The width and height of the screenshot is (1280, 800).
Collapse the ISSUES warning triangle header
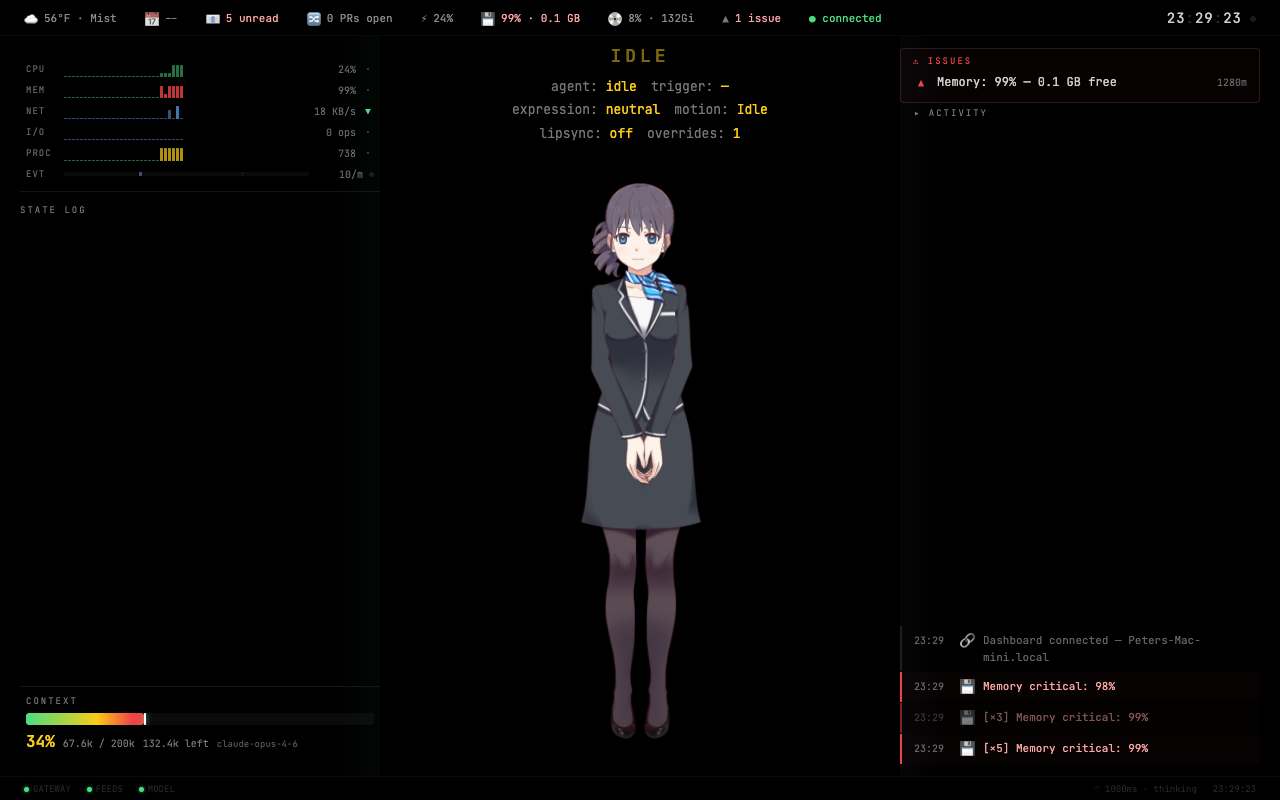[916, 60]
